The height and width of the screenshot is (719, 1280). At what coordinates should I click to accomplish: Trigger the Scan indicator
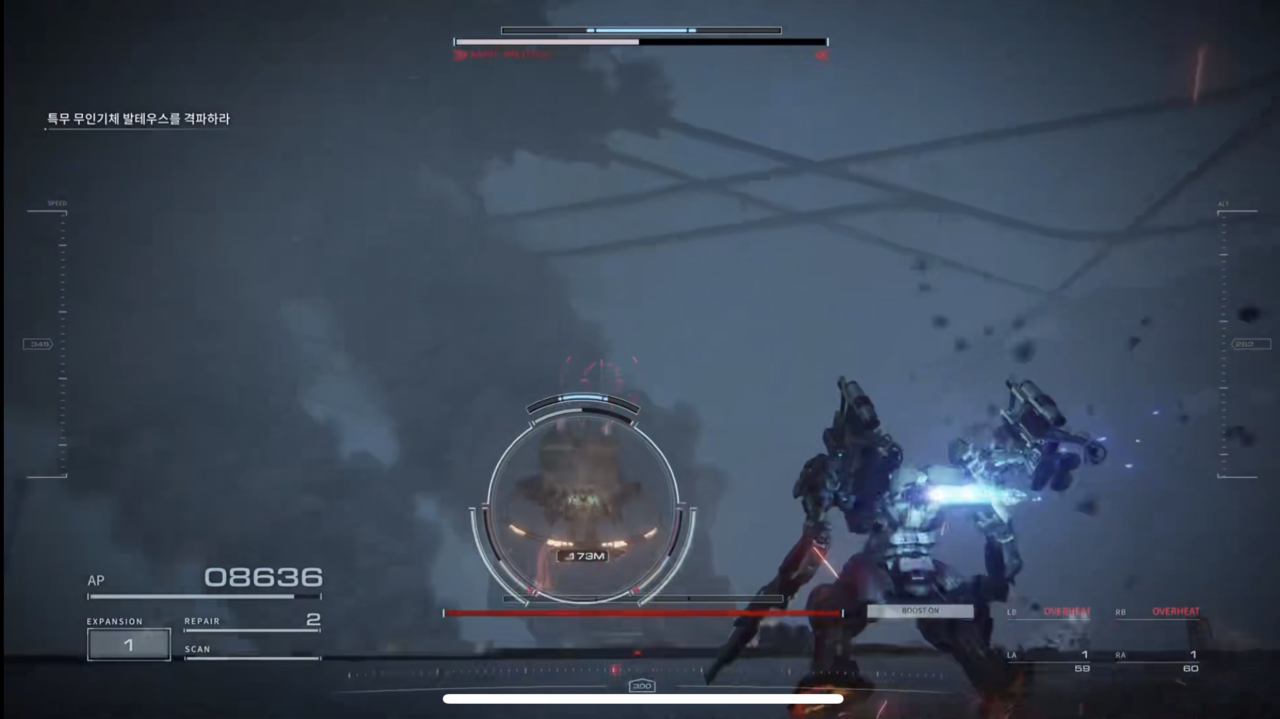pos(252,651)
